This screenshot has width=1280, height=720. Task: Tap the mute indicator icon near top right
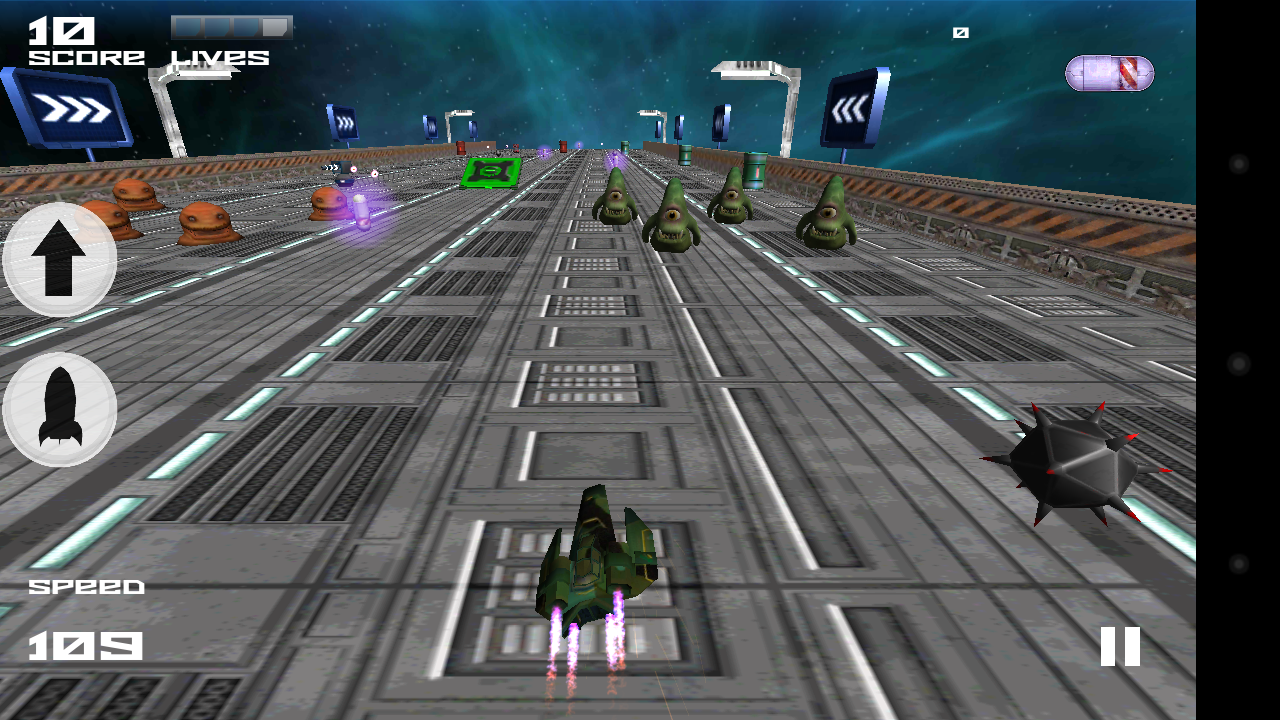click(x=961, y=33)
